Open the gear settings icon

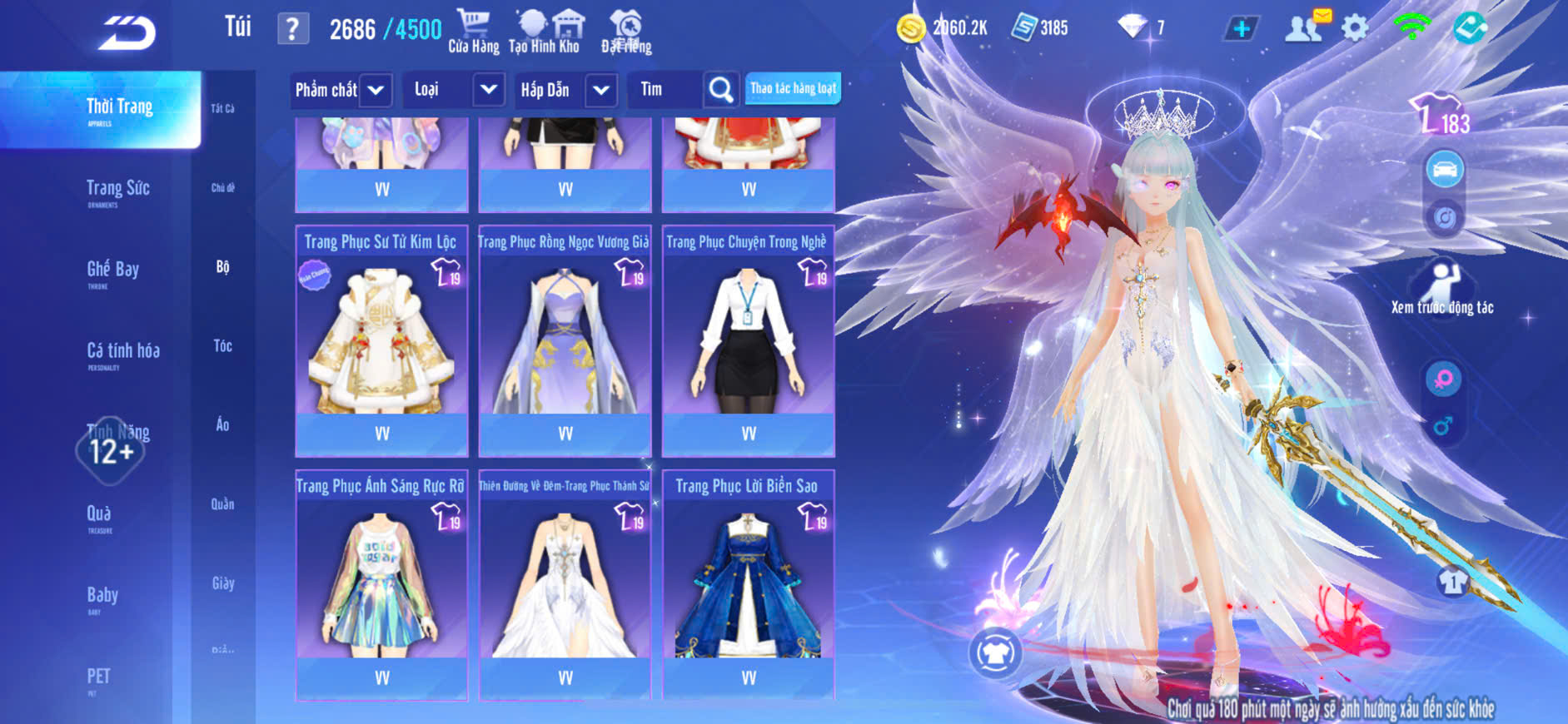pos(1355,28)
